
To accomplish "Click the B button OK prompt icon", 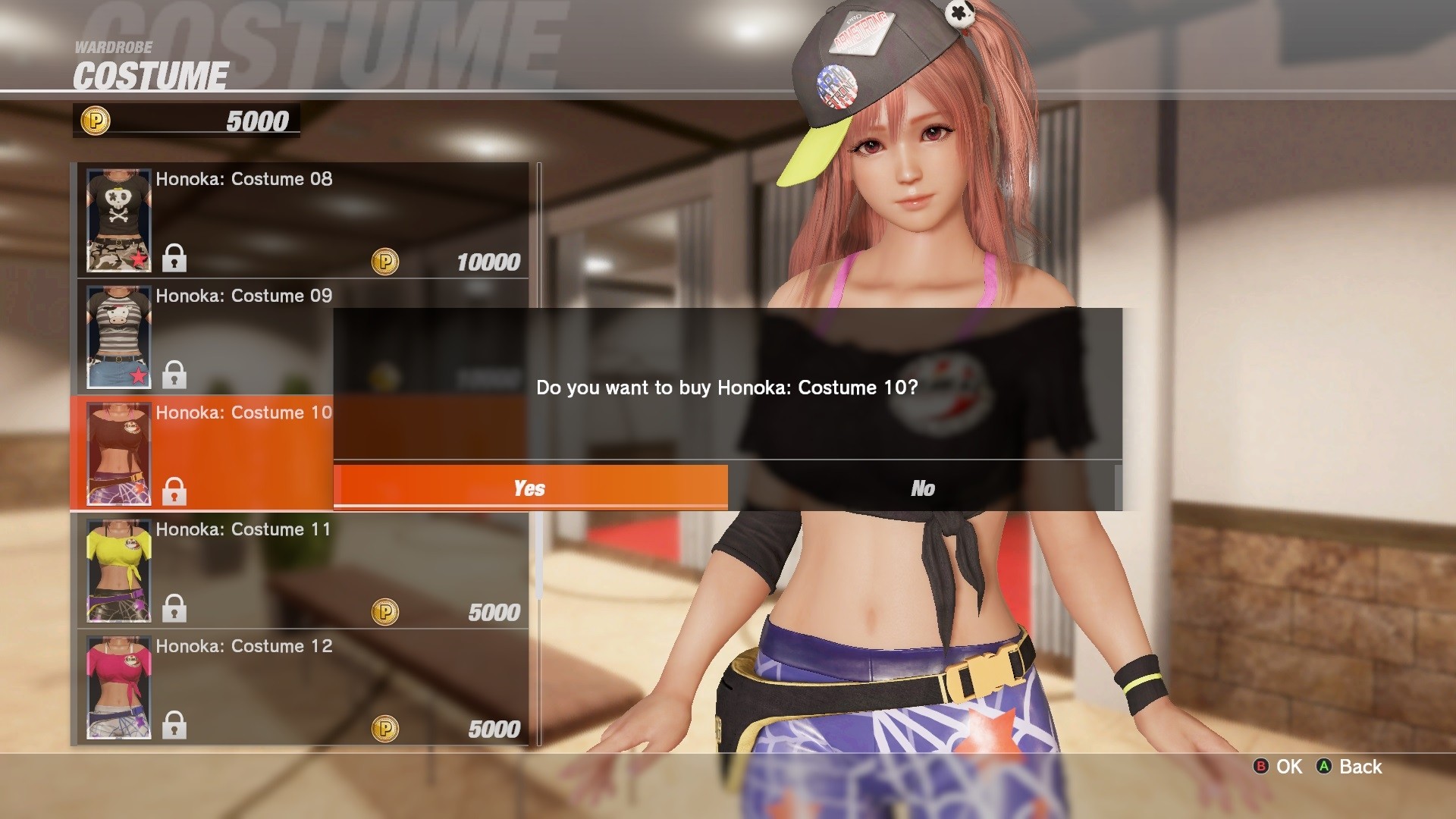I will click(x=1261, y=767).
